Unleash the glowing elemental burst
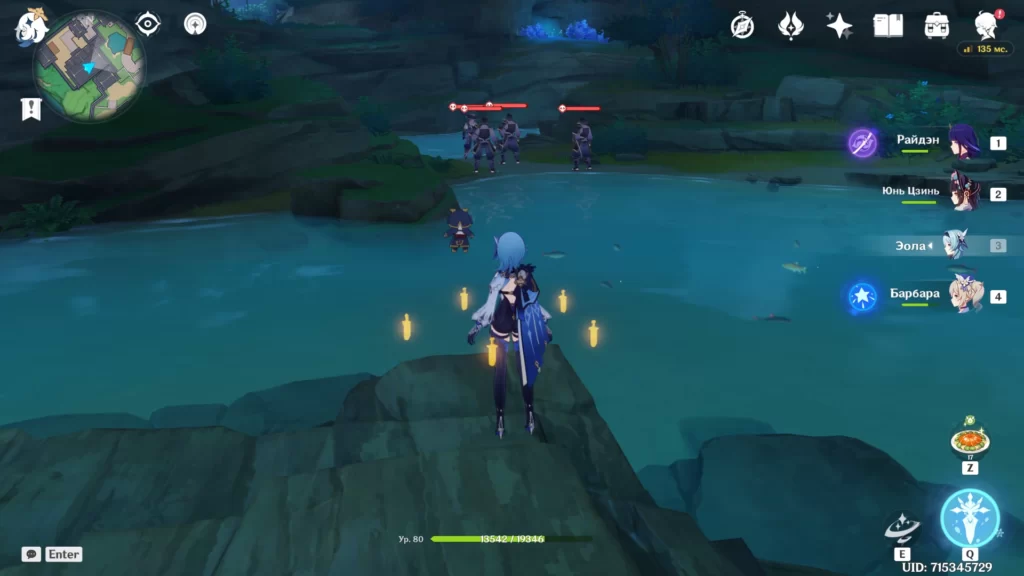This screenshot has width=1024, height=576. tap(969, 518)
